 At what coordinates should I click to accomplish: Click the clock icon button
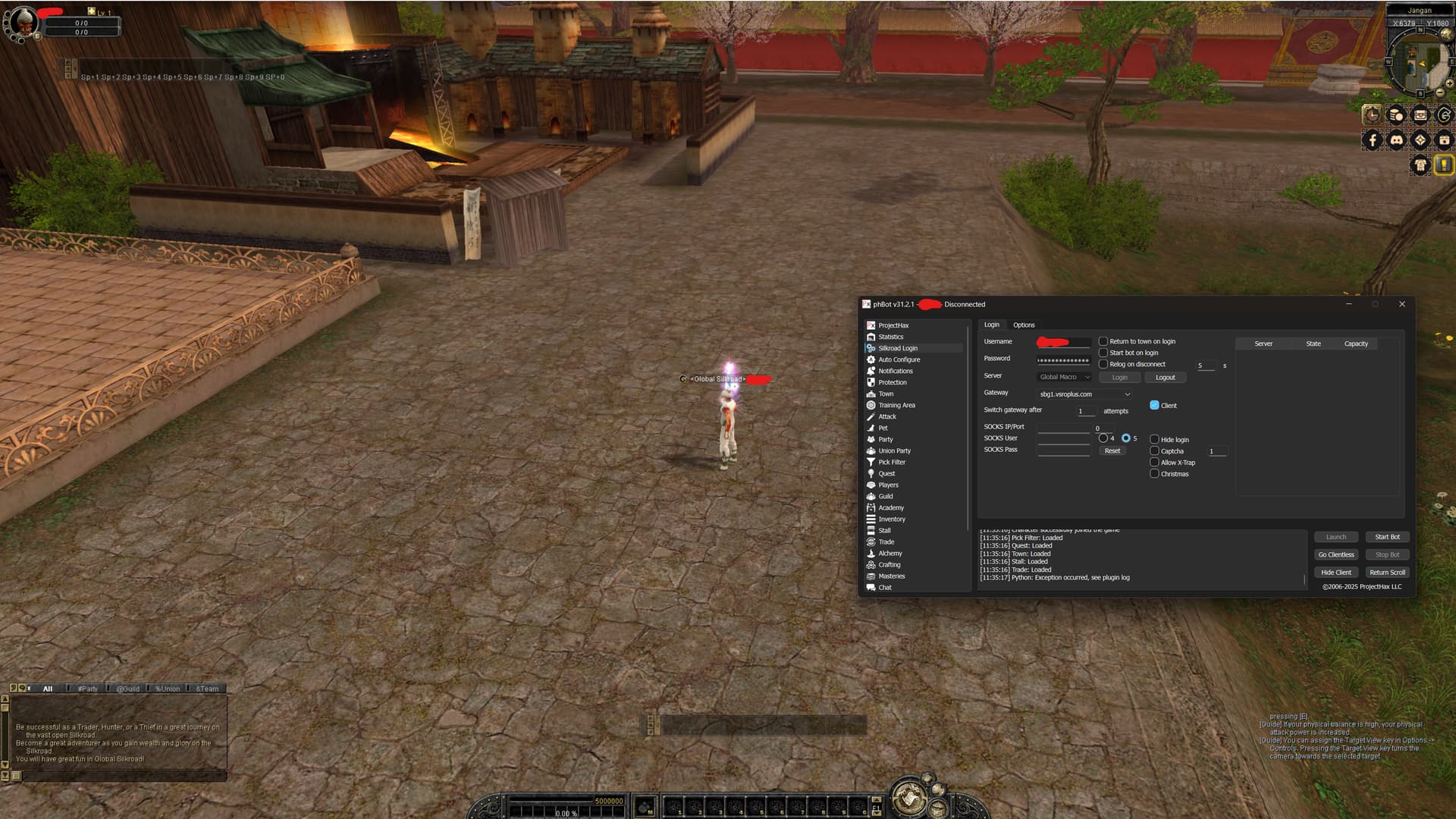(1372, 115)
